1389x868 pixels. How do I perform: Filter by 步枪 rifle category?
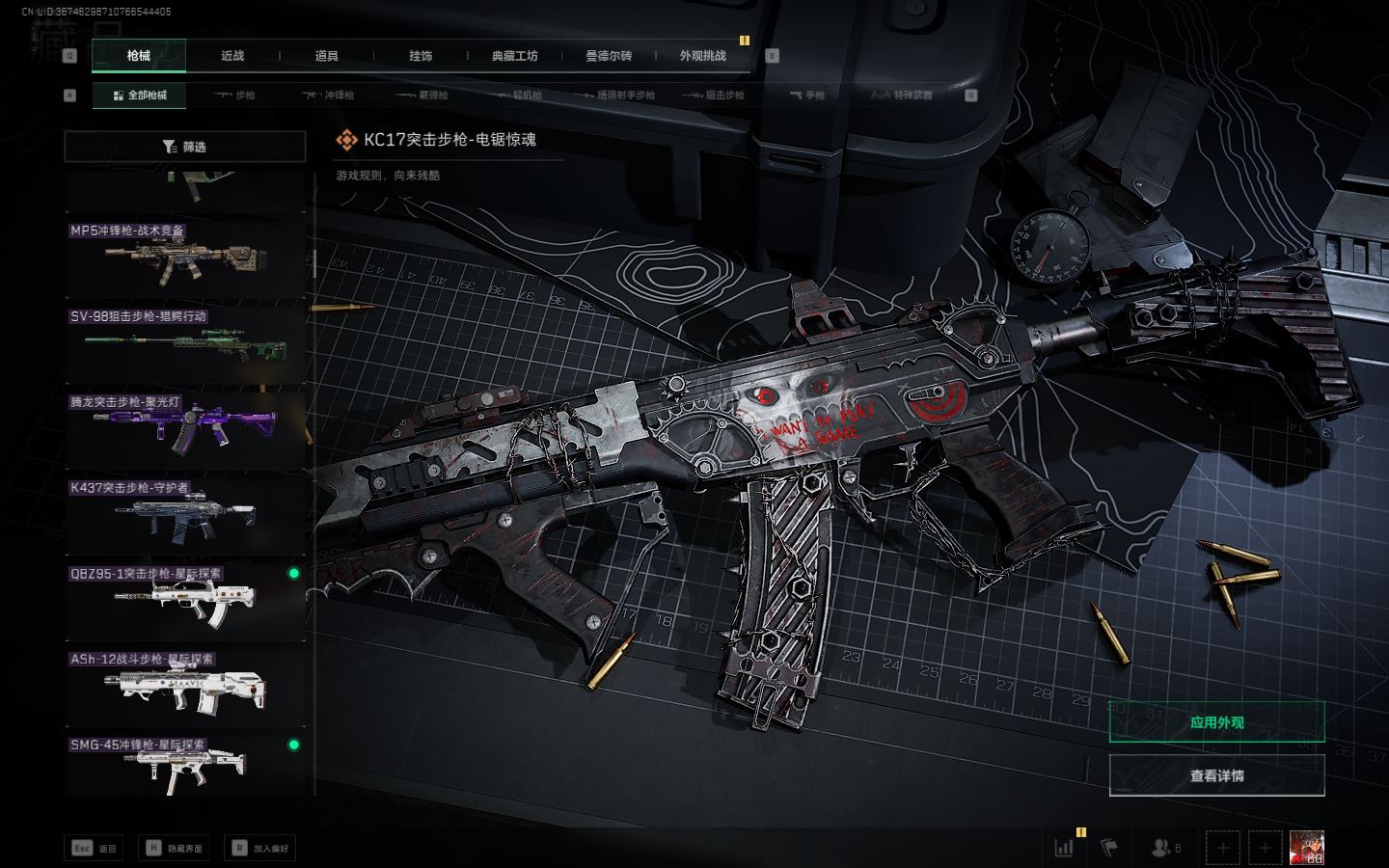point(234,95)
